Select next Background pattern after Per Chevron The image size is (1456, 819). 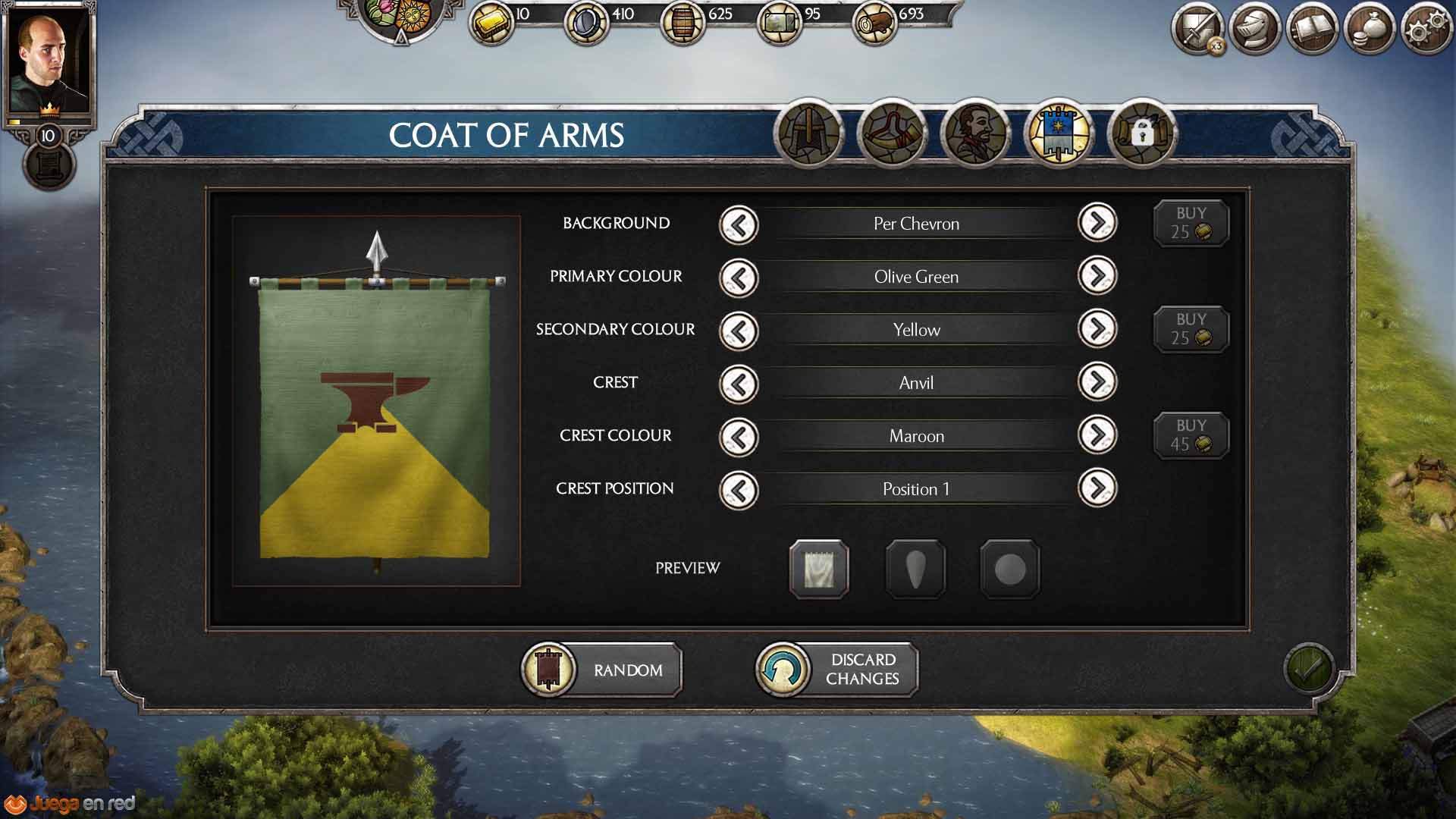coord(1097,223)
